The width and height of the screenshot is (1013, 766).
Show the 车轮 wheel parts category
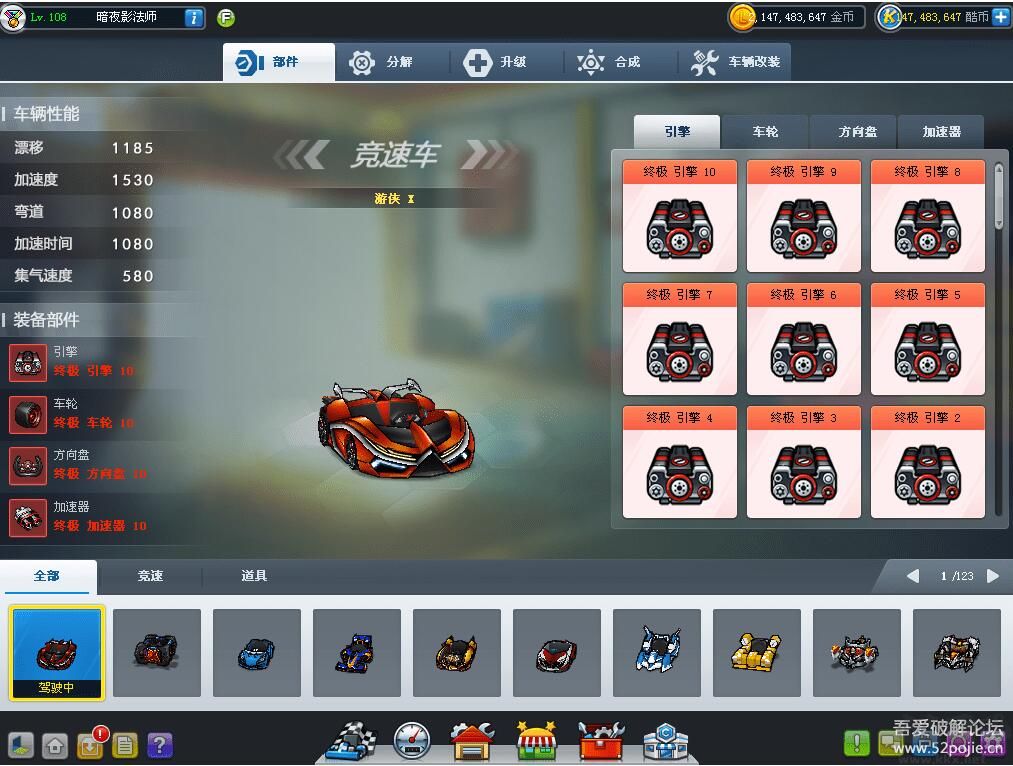pos(765,132)
